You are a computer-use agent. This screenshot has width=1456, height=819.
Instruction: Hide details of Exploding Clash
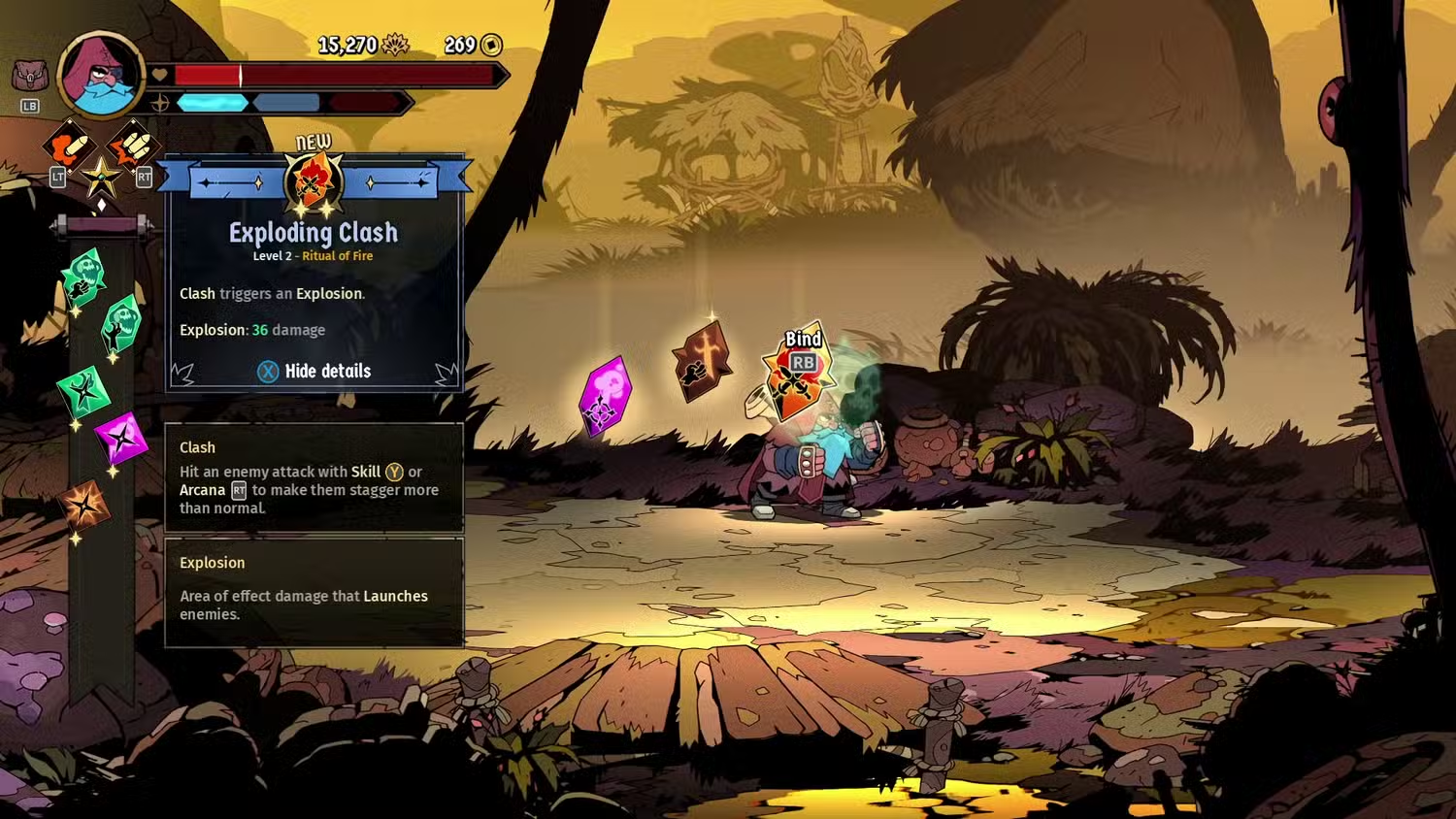[314, 371]
